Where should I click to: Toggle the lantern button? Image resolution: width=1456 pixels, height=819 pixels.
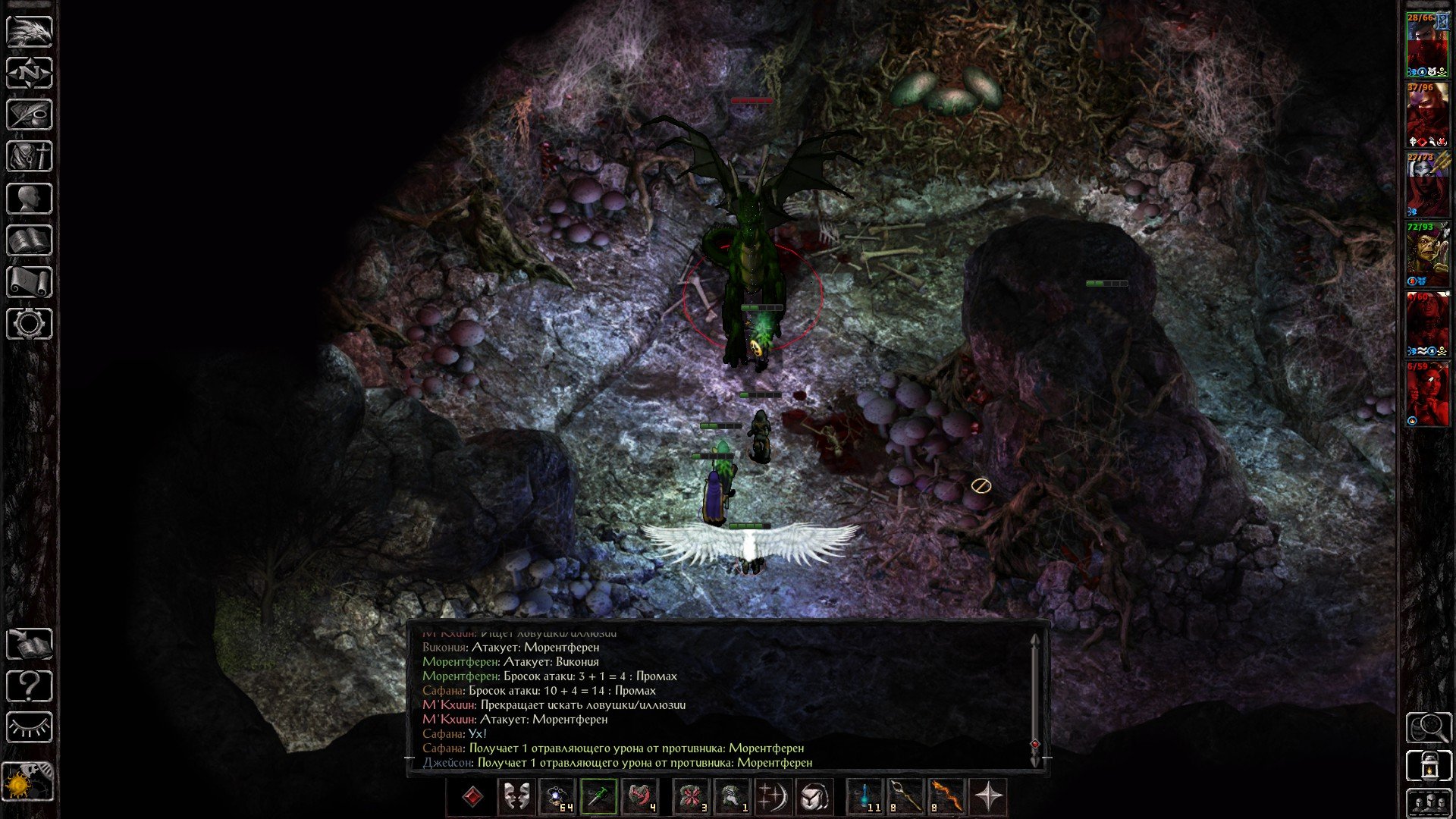[x=1429, y=764]
